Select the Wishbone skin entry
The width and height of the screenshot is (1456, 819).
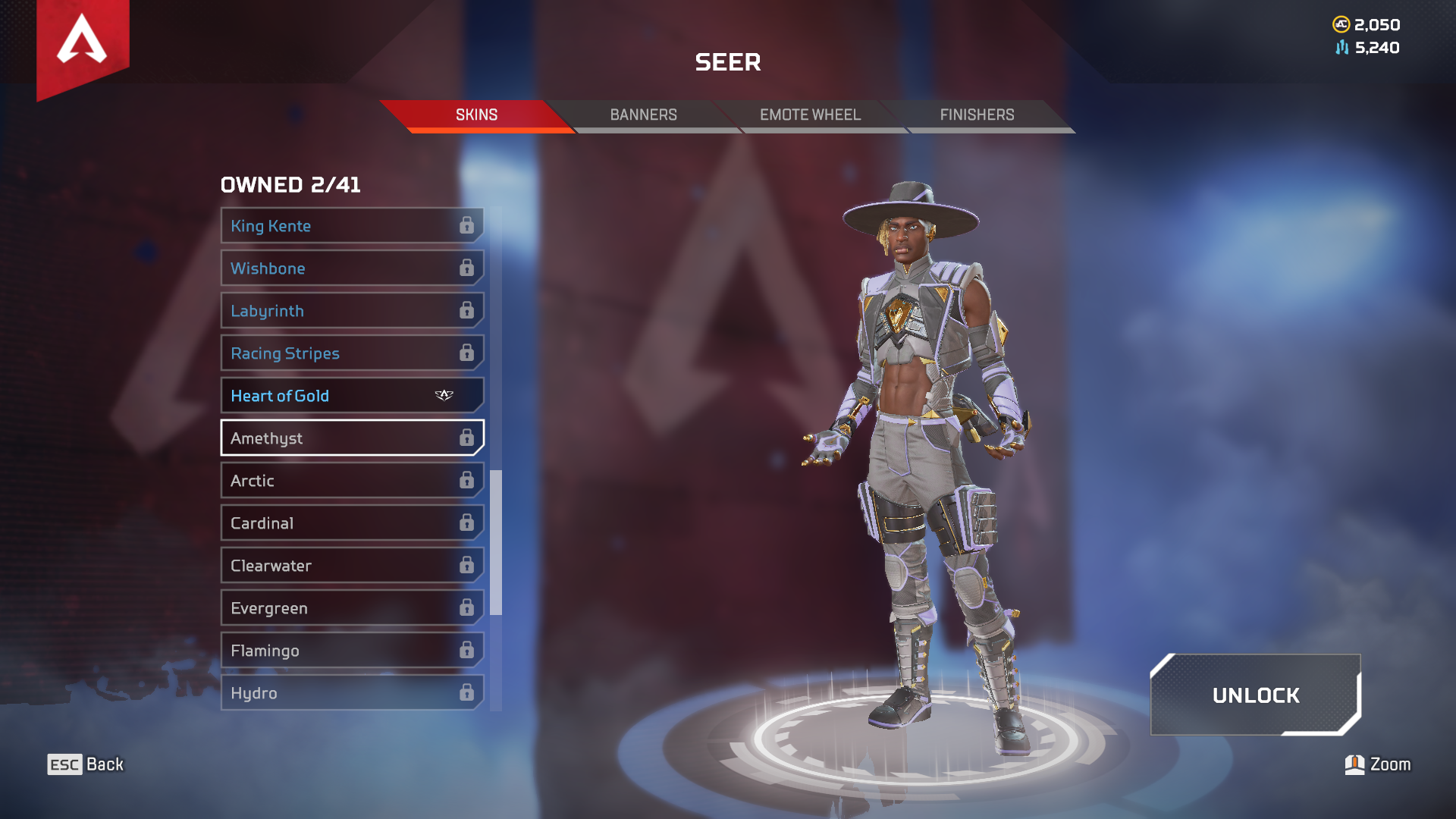click(x=318, y=268)
